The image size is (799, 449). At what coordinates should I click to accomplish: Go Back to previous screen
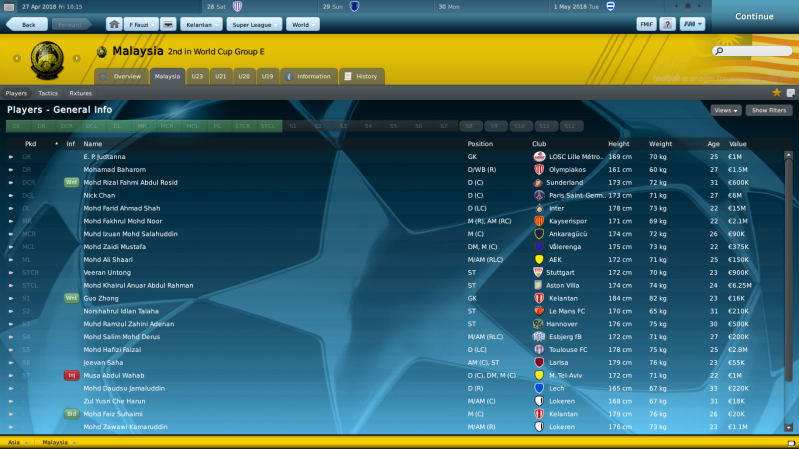tap(27, 23)
